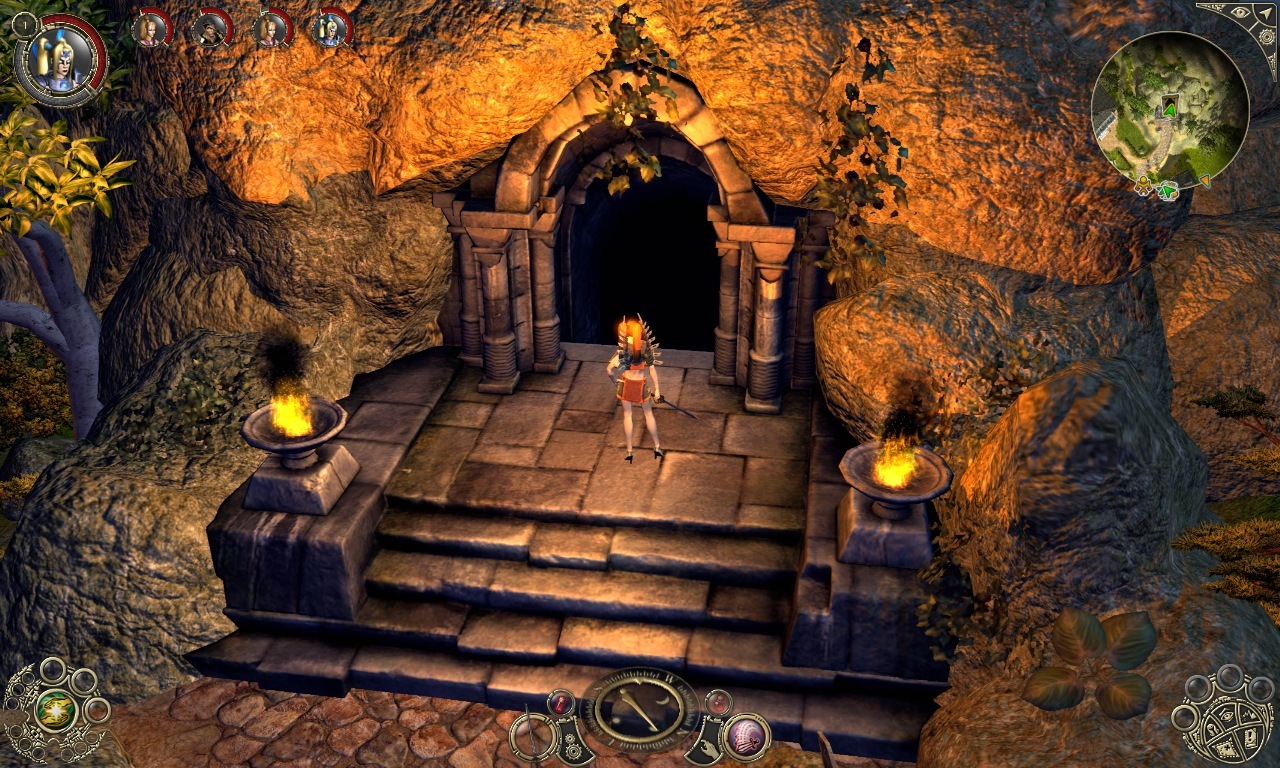1280x768 pixels.
Task: Select the blue-helmeted party member portrait
Action: [330, 29]
